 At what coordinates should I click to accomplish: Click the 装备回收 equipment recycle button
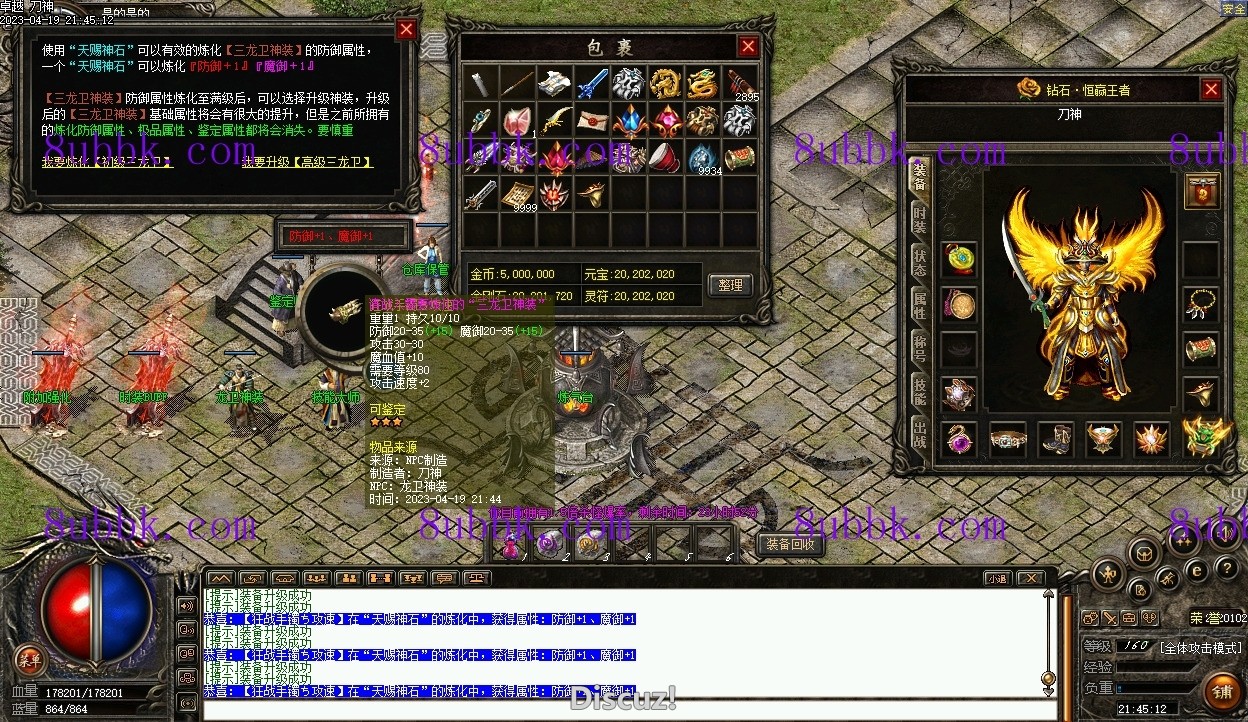click(790, 545)
